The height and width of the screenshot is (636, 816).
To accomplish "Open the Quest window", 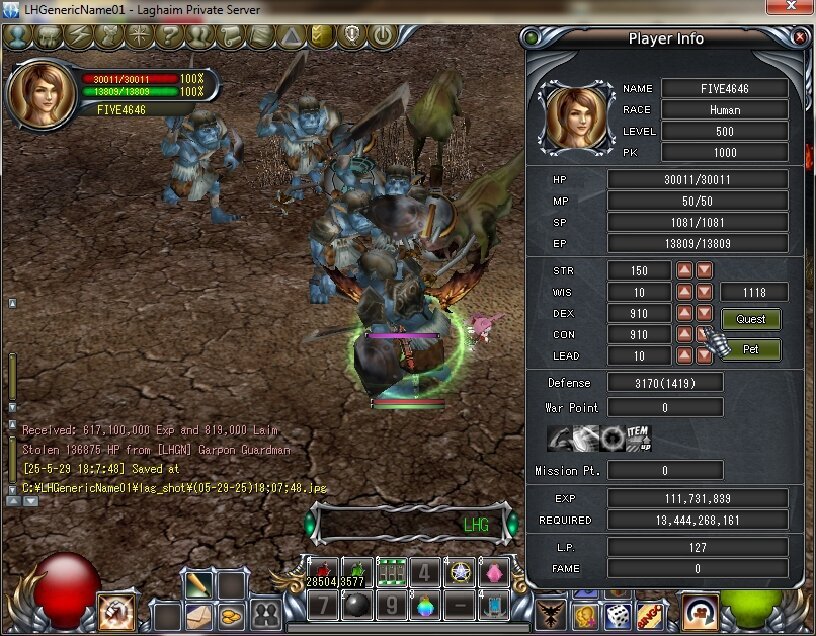I will (x=751, y=320).
